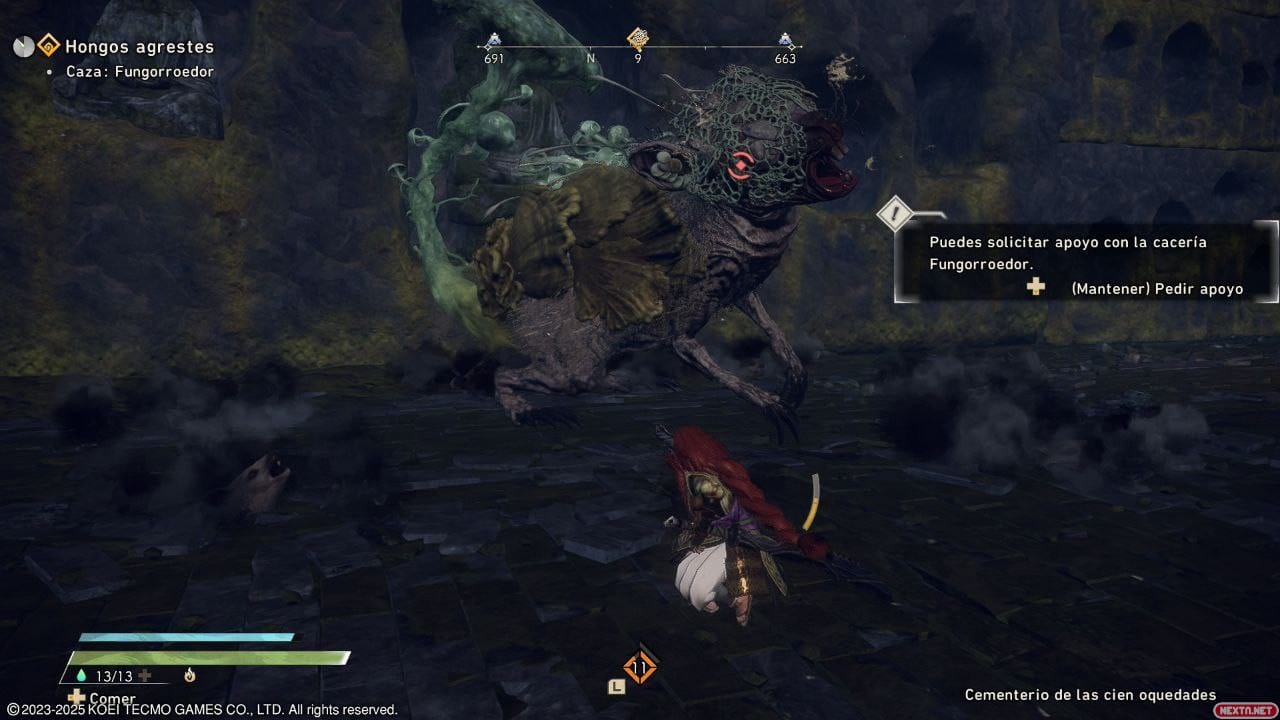This screenshot has width=1280, height=720.
Task: Click the healing water droplet icon
Action: pyautogui.click(x=79, y=676)
